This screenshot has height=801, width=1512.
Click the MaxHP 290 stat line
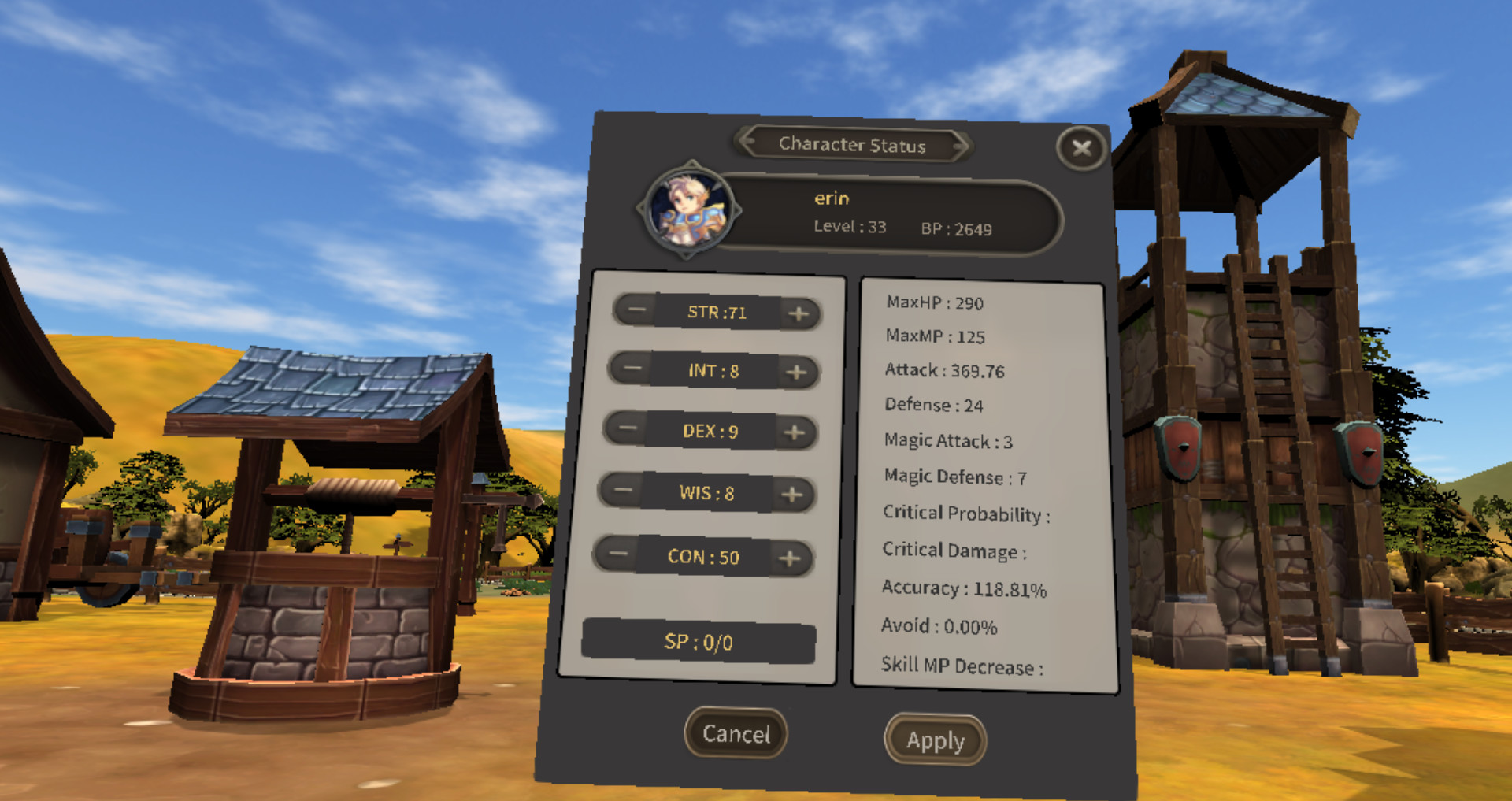[933, 303]
